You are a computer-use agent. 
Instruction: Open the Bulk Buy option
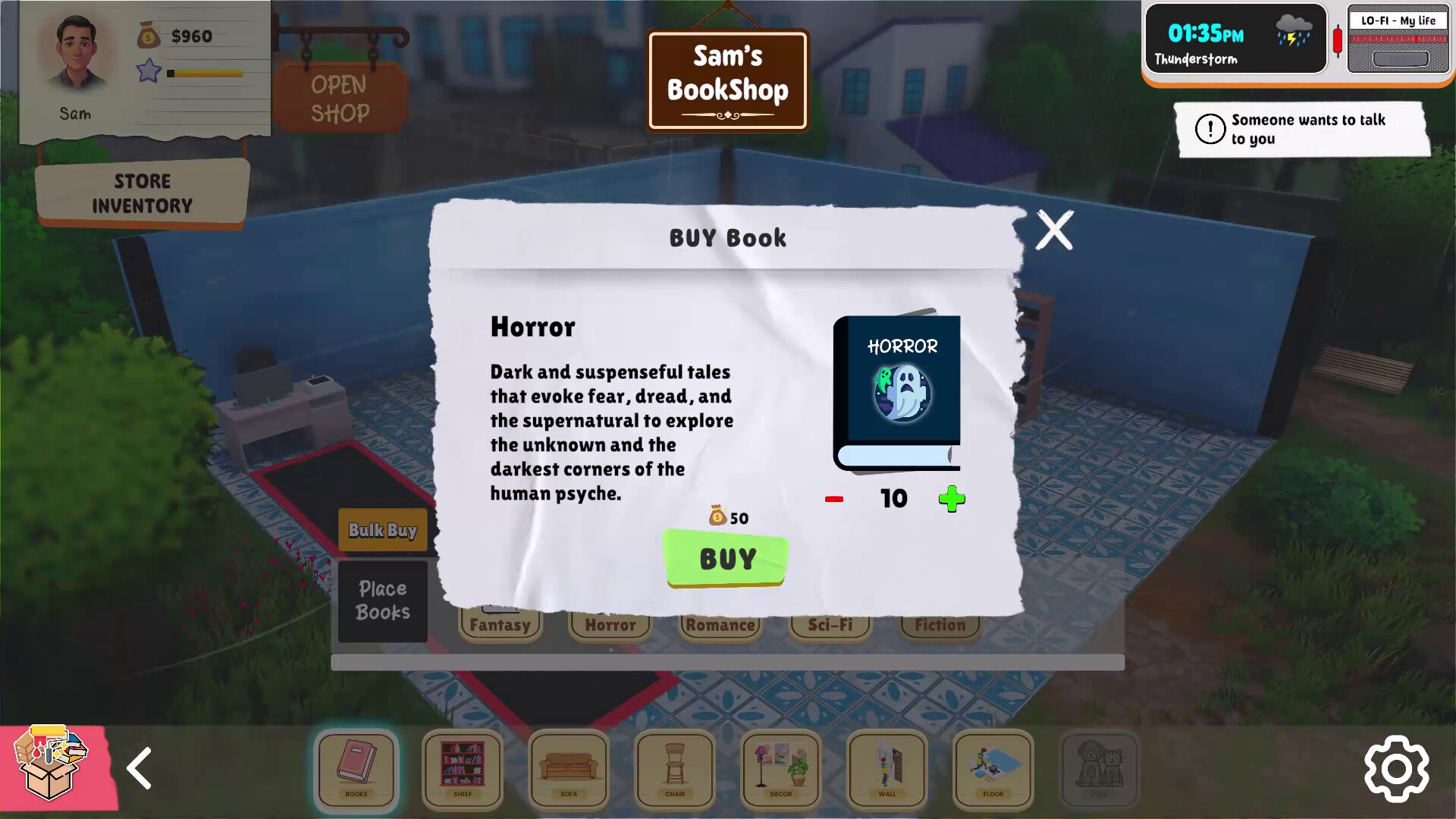pyautogui.click(x=382, y=529)
